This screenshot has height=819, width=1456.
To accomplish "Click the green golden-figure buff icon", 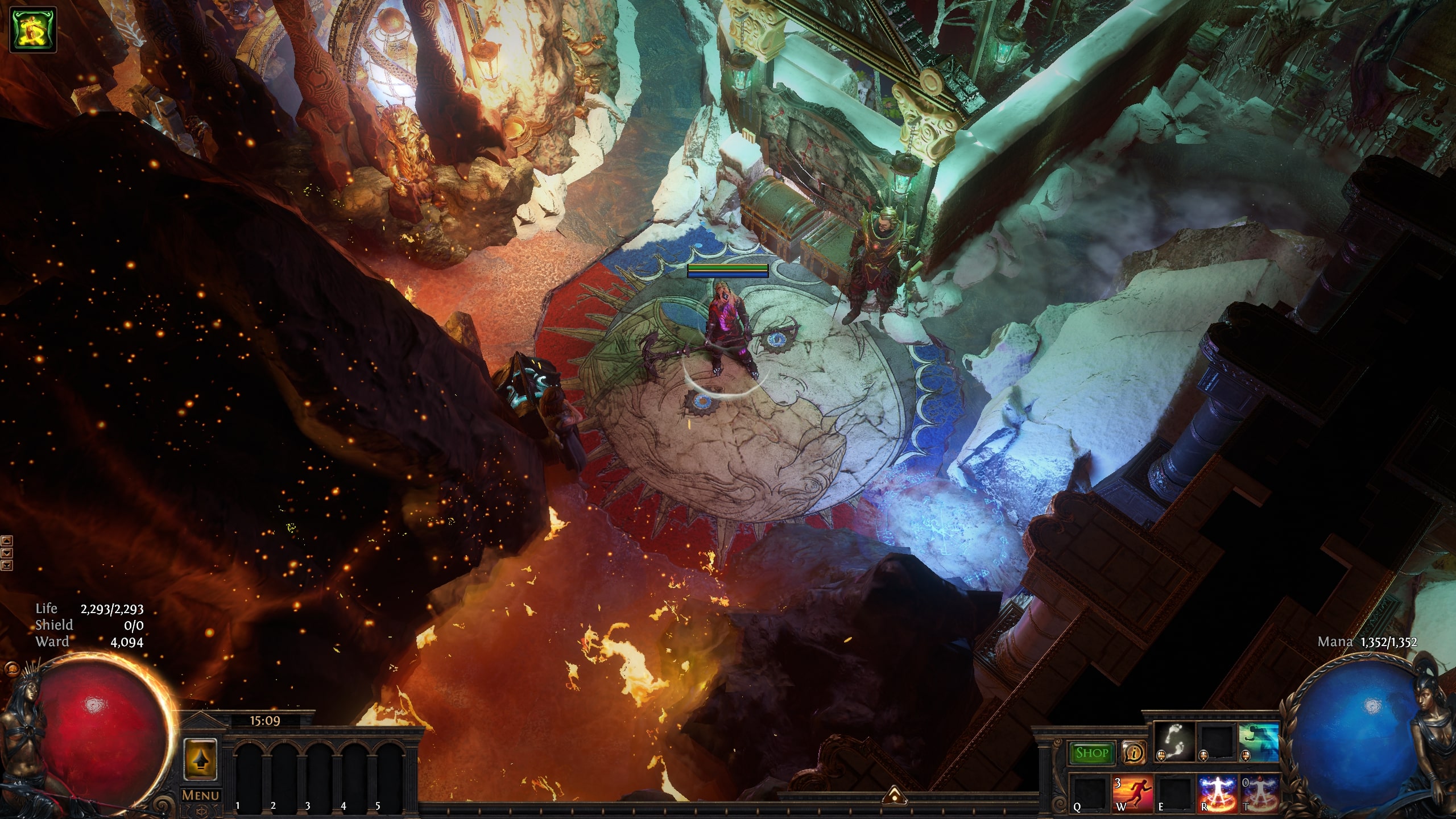I will point(34,30).
